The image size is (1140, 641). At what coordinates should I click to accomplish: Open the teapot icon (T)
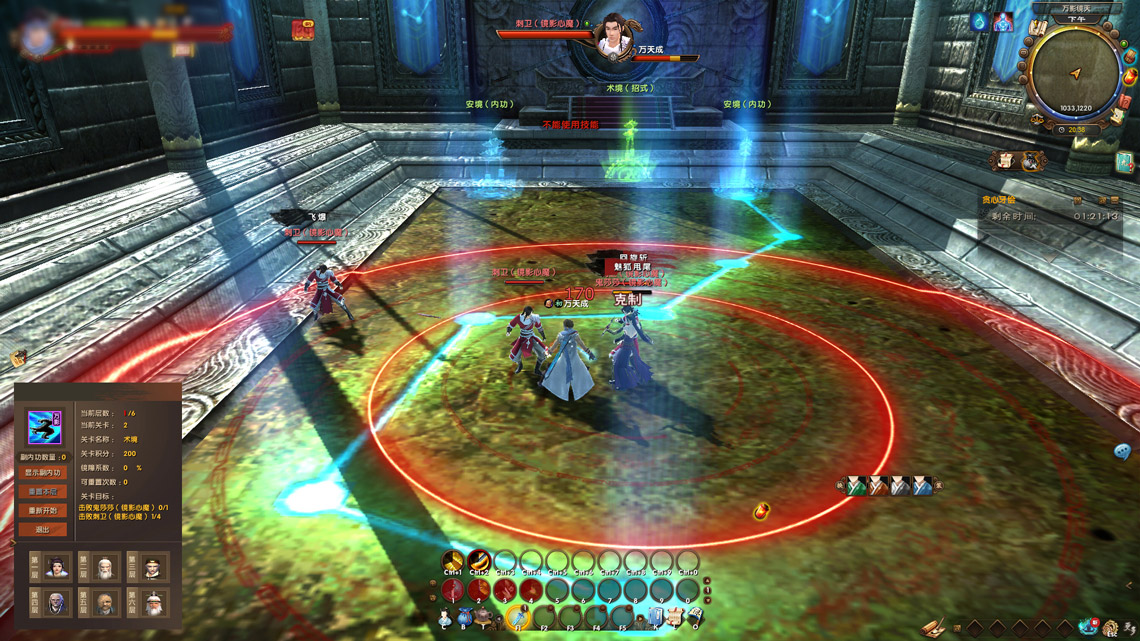coord(484,617)
